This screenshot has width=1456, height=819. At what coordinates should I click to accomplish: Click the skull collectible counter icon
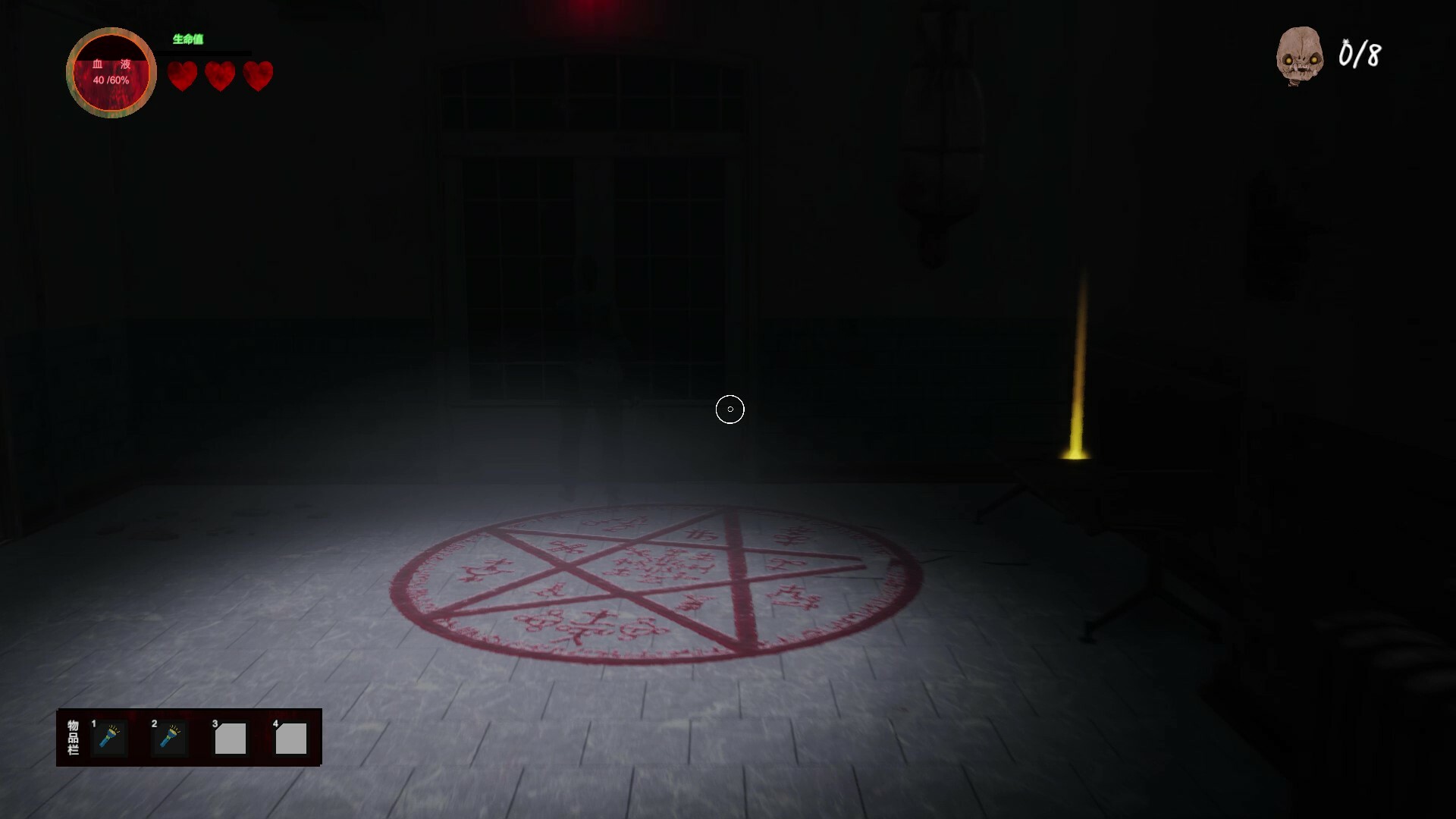coord(1299,55)
